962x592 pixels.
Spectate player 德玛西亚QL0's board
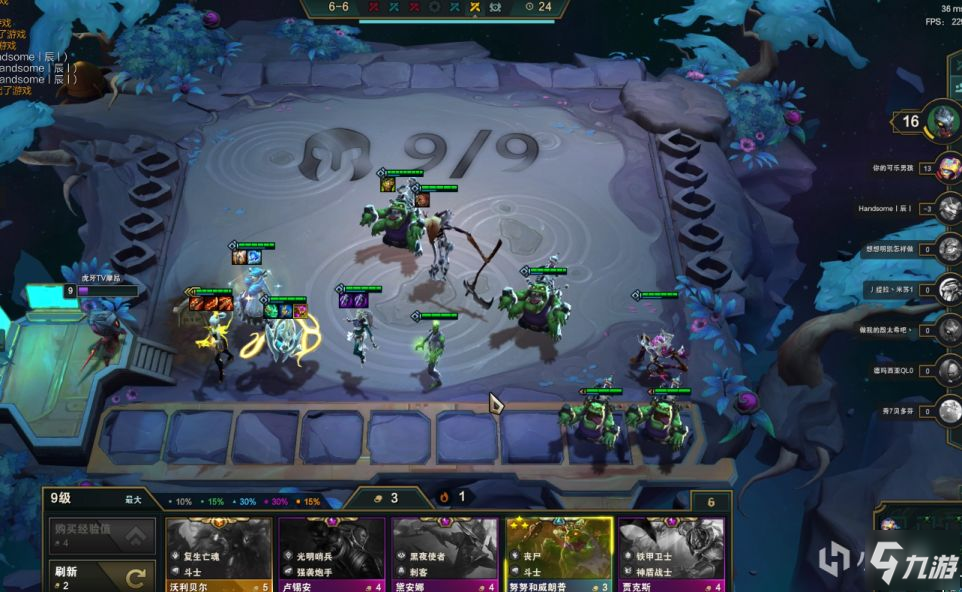[x=948, y=370]
